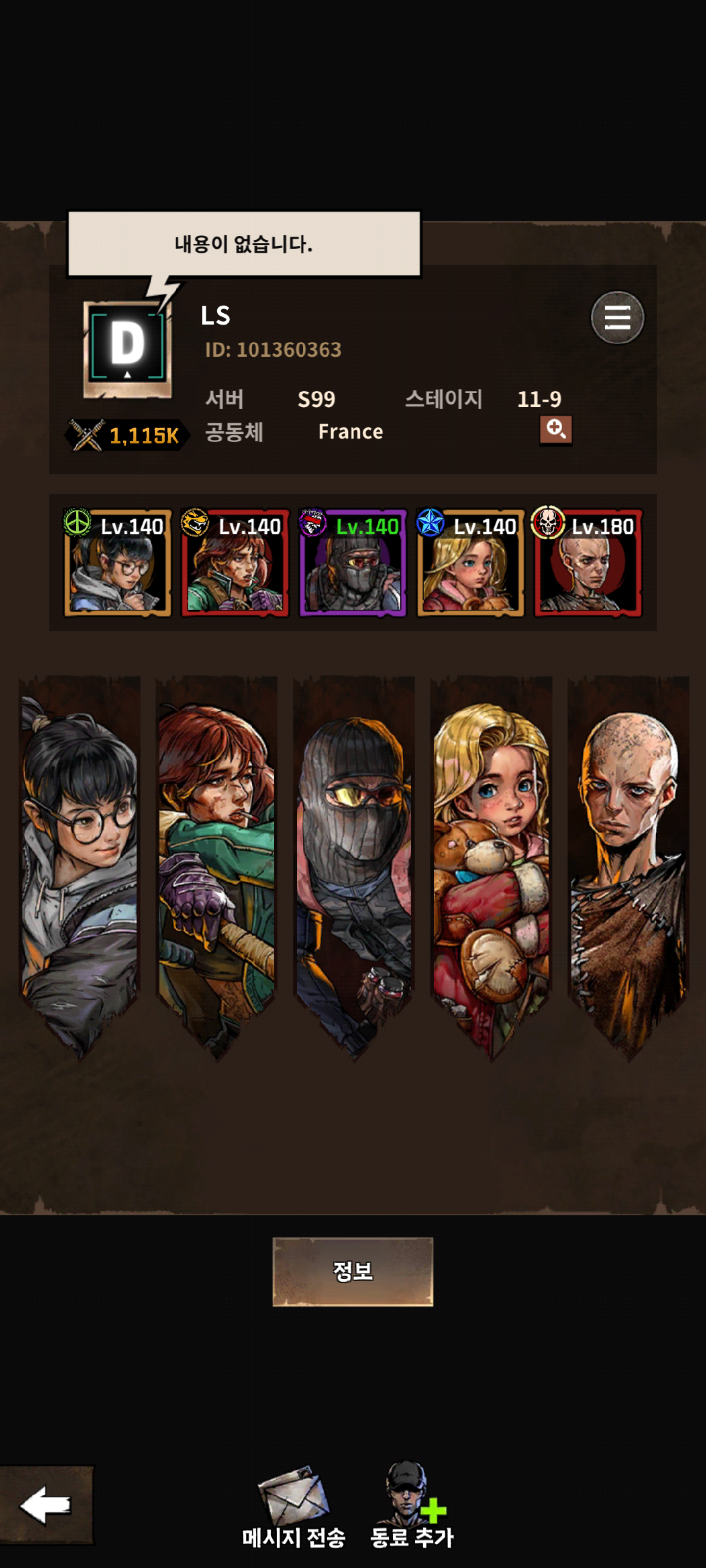706x1568 pixels.
Task: Select the bald hero tile Lv.180
Action: [588, 563]
